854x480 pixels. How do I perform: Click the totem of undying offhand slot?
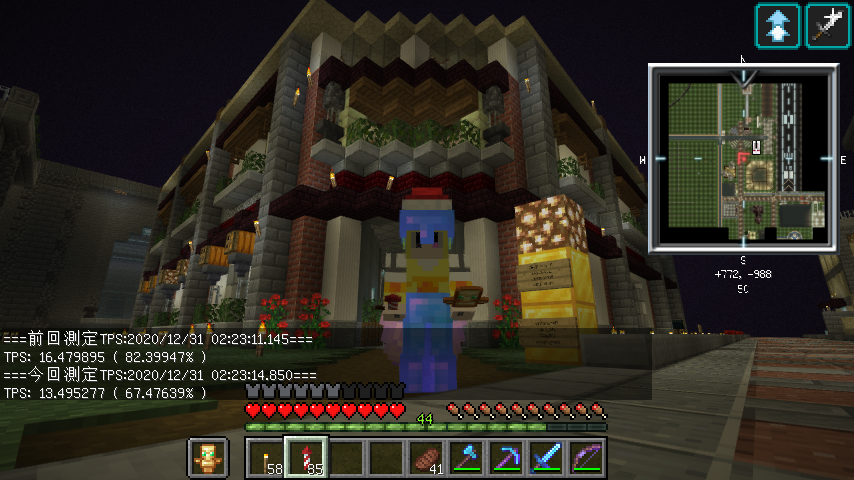click(207, 458)
